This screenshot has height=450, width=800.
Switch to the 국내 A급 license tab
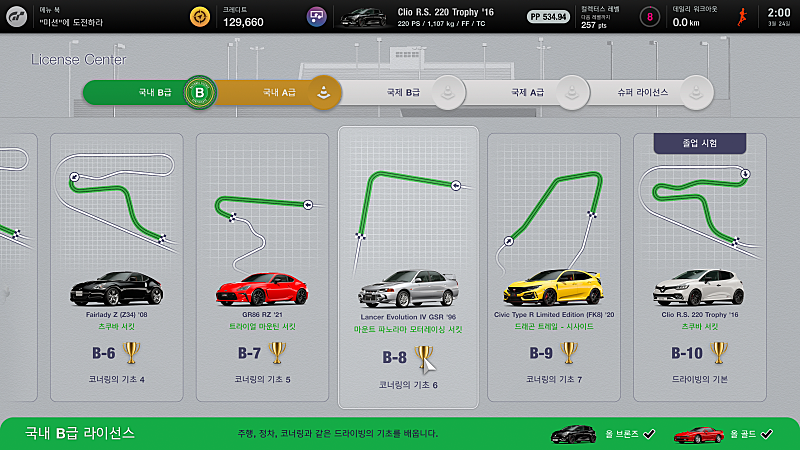coord(280,93)
